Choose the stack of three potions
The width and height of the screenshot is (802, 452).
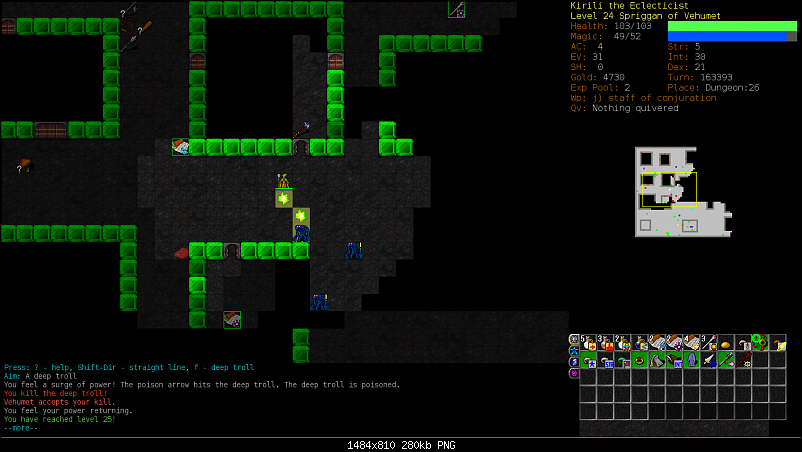coord(605,343)
